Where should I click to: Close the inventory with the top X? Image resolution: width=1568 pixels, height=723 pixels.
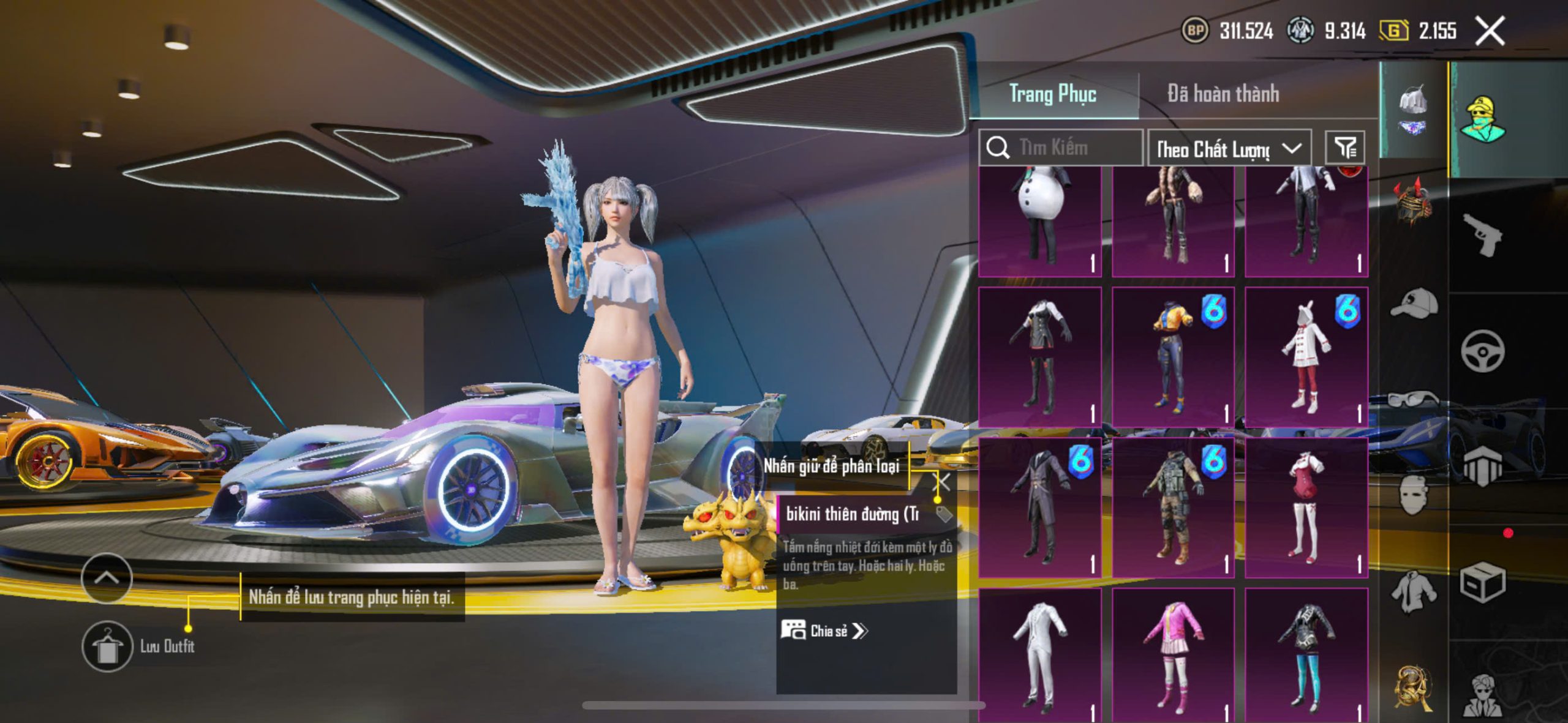1490,31
